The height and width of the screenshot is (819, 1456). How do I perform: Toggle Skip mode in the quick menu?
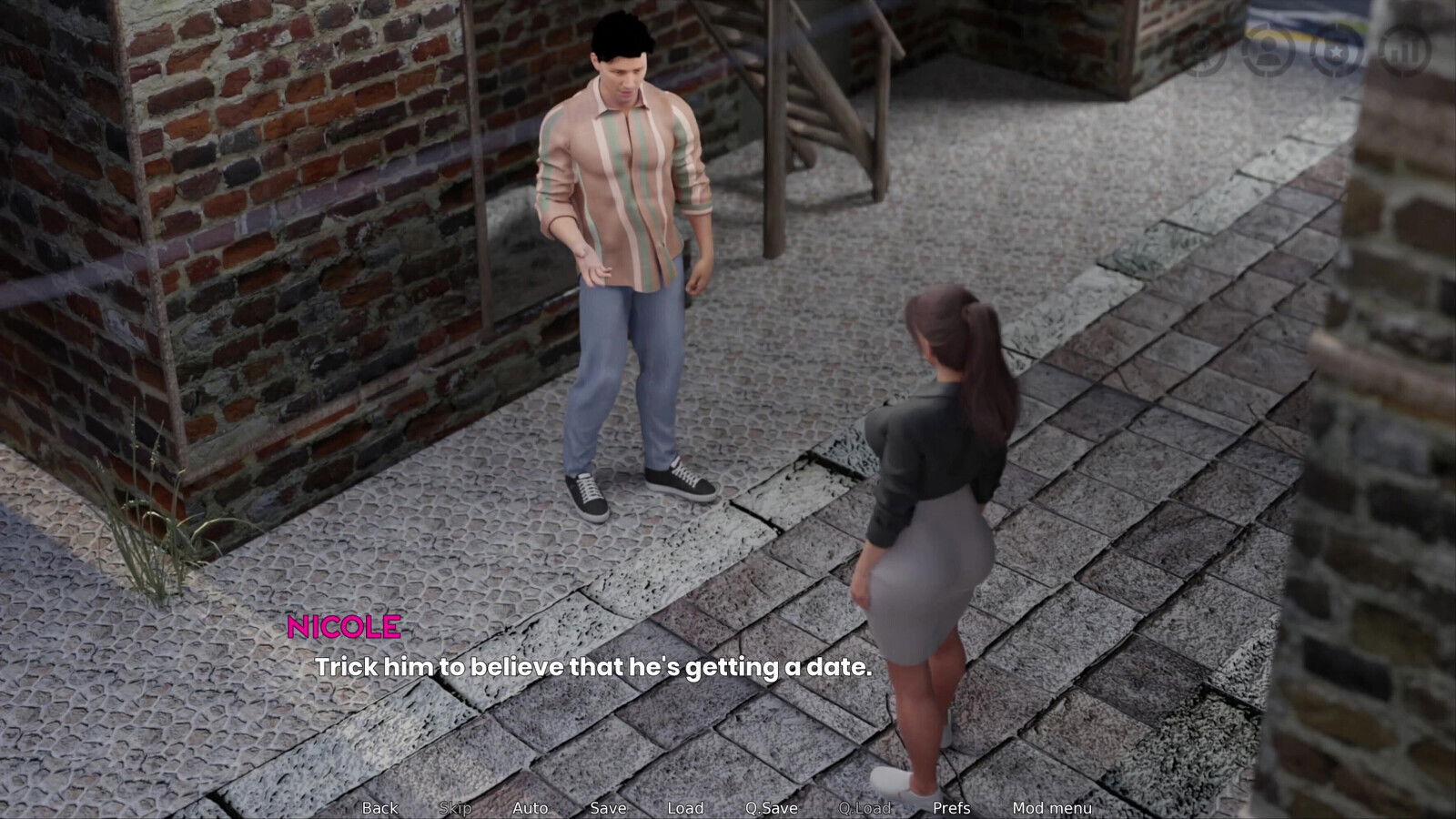(458, 808)
